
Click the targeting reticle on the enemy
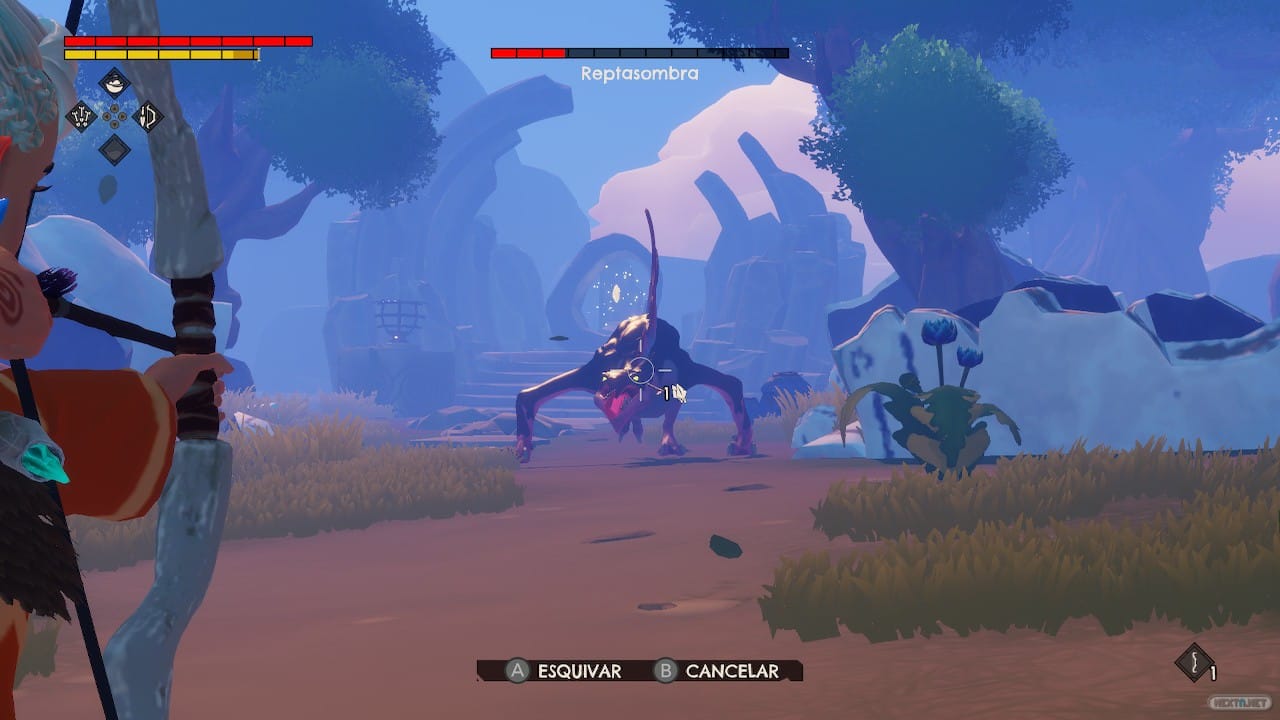(x=640, y=370)
